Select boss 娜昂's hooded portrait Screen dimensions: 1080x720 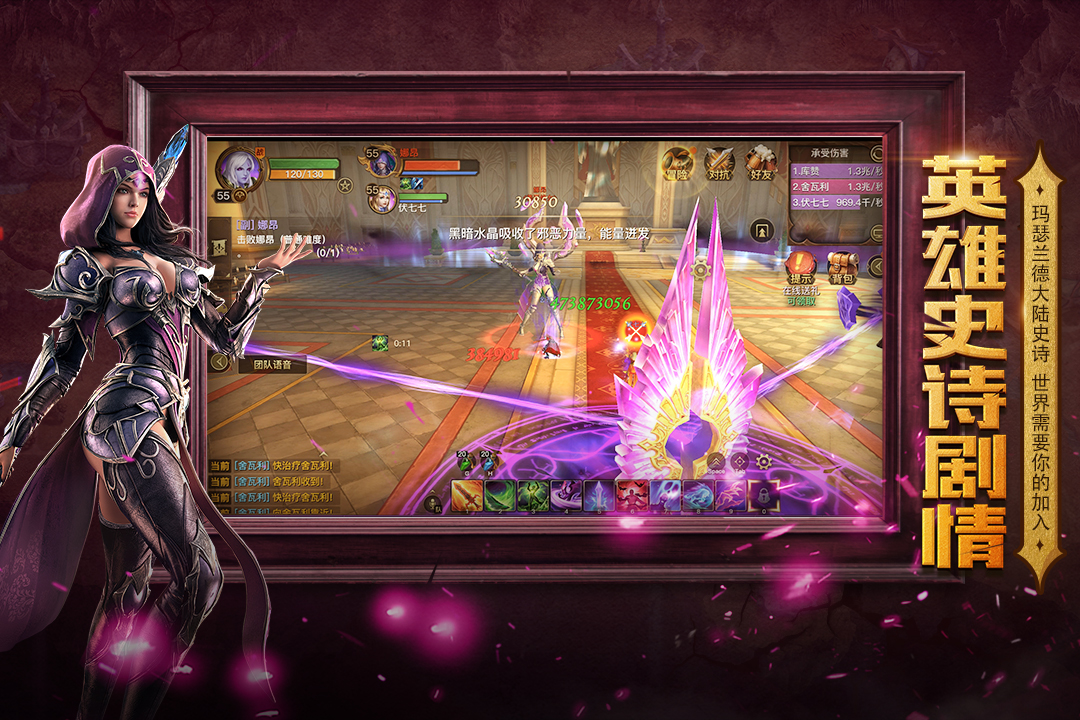click(x=382, y=163)
